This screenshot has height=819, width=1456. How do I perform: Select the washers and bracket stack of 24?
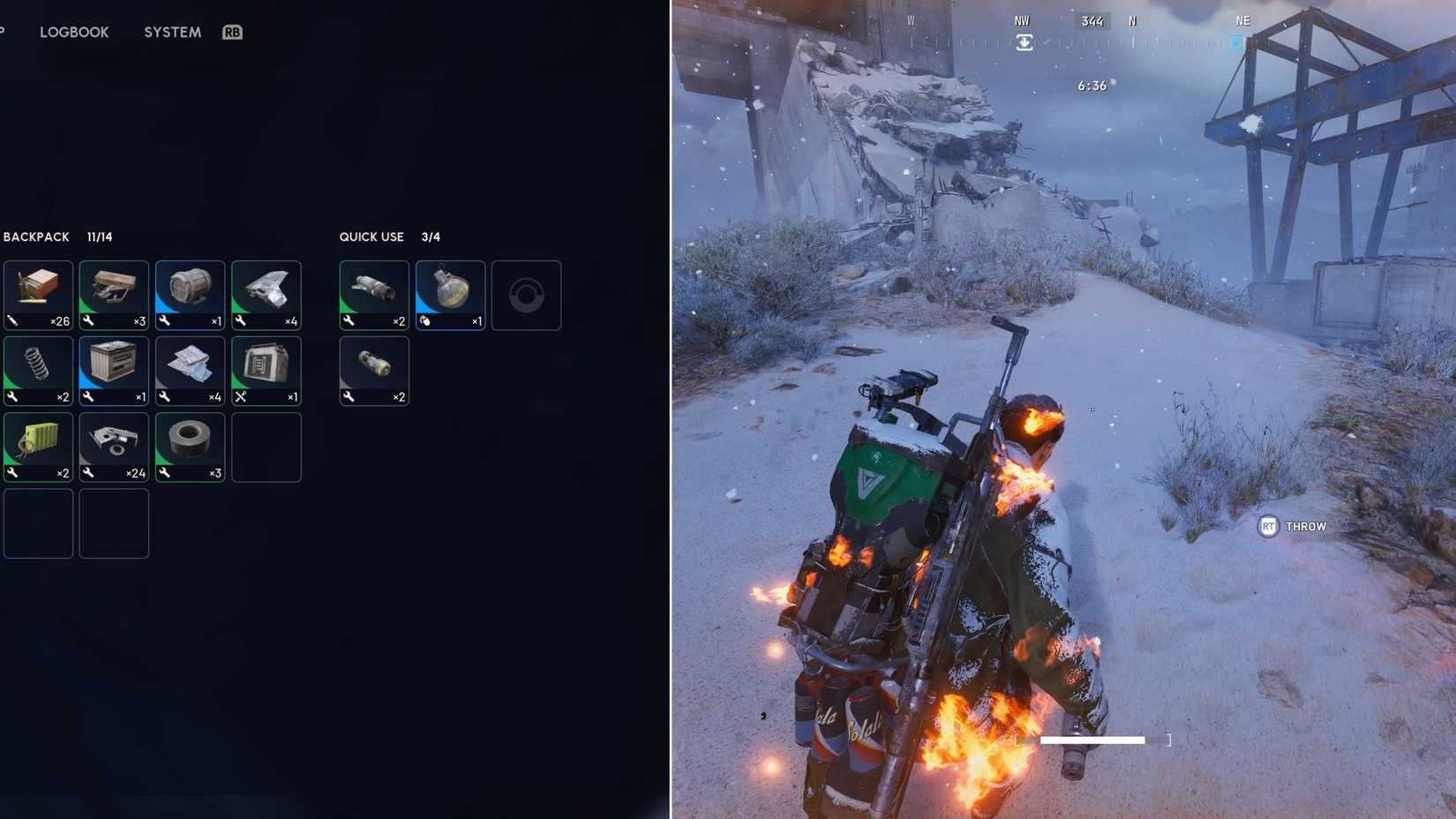point(113,446)
